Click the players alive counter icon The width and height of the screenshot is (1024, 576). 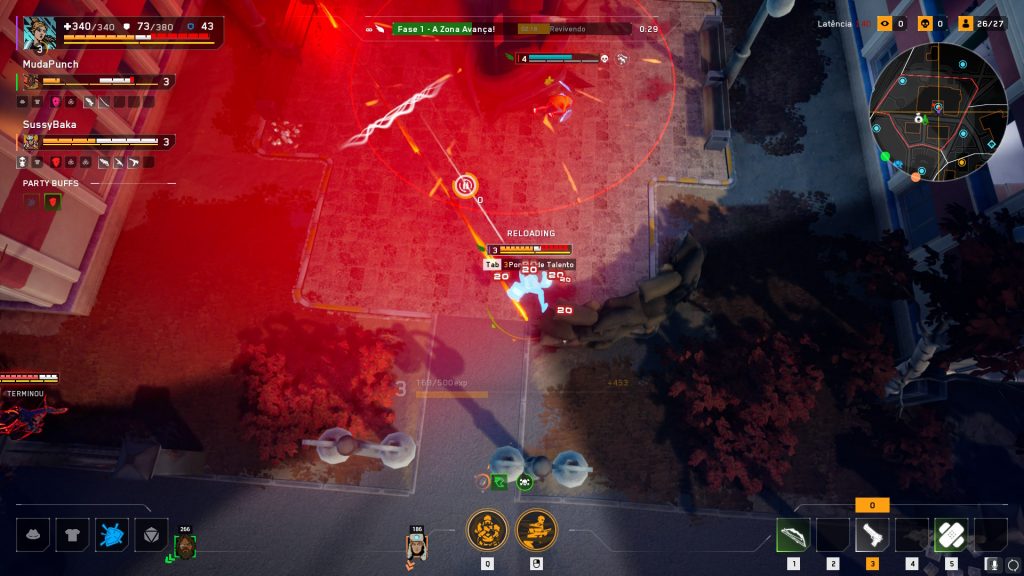(x=965, y=23)
